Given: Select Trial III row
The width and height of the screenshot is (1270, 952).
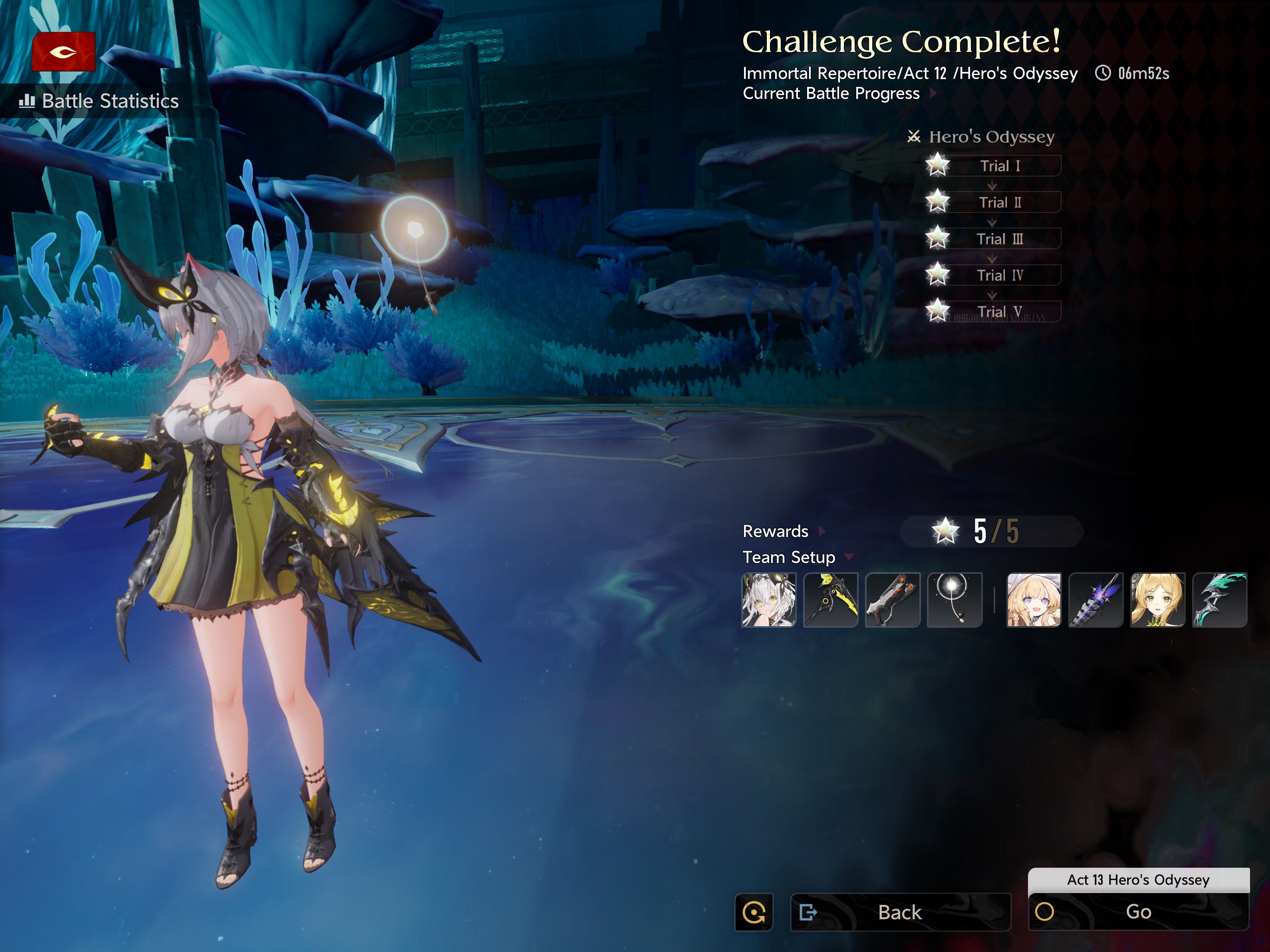Looking at the screenshot, I should point(999,239).
